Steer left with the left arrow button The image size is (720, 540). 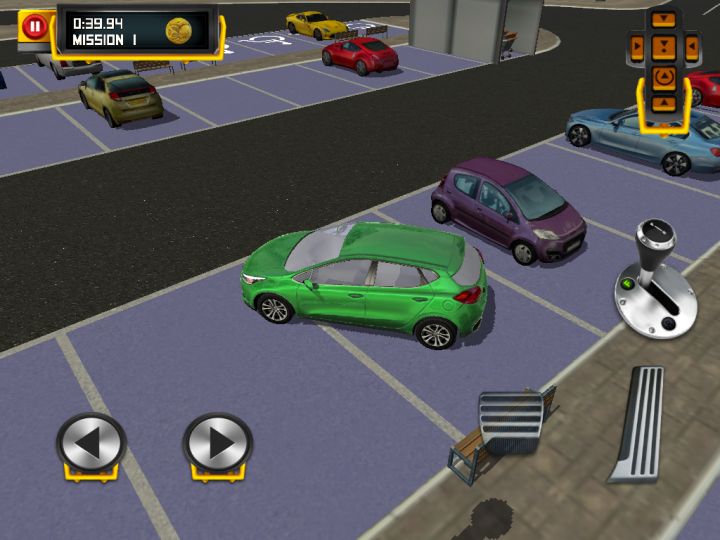click(91, 441)
